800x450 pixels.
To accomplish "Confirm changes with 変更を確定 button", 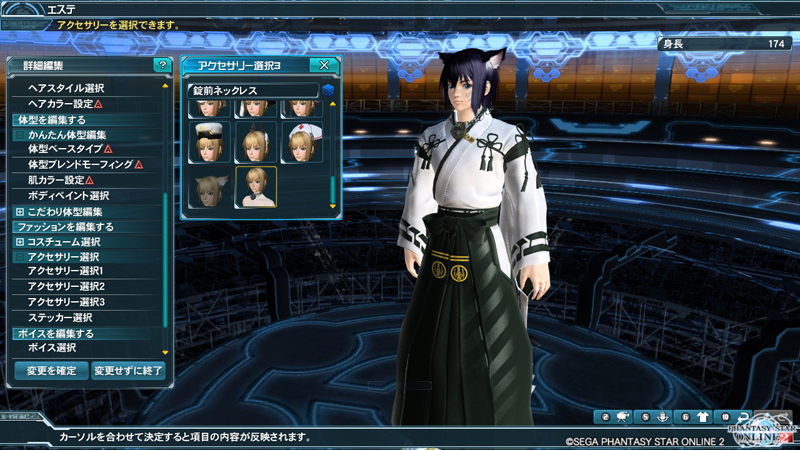I will (x=51, y=370).
